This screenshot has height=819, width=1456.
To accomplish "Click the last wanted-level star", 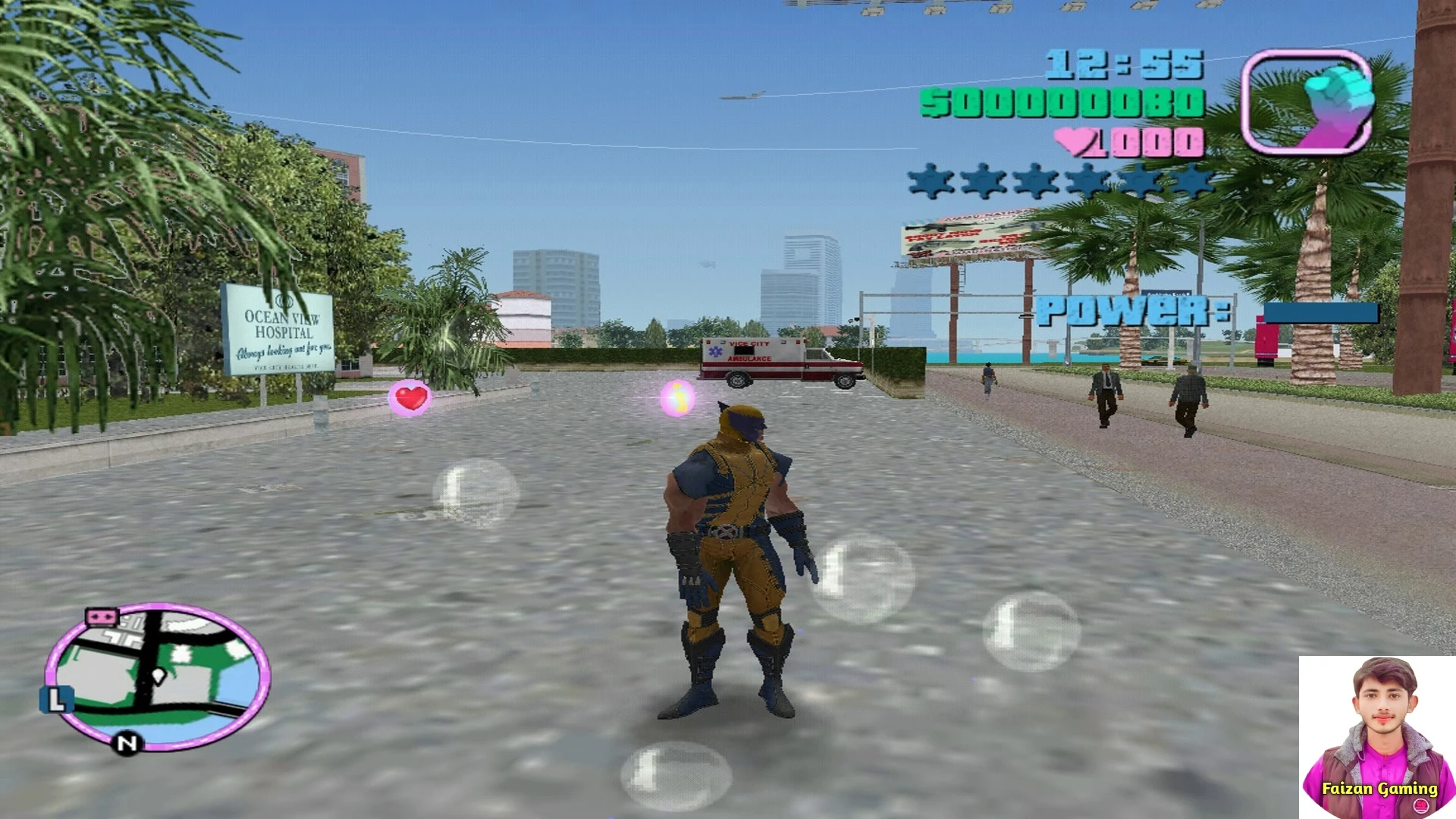I will 1198,182.
